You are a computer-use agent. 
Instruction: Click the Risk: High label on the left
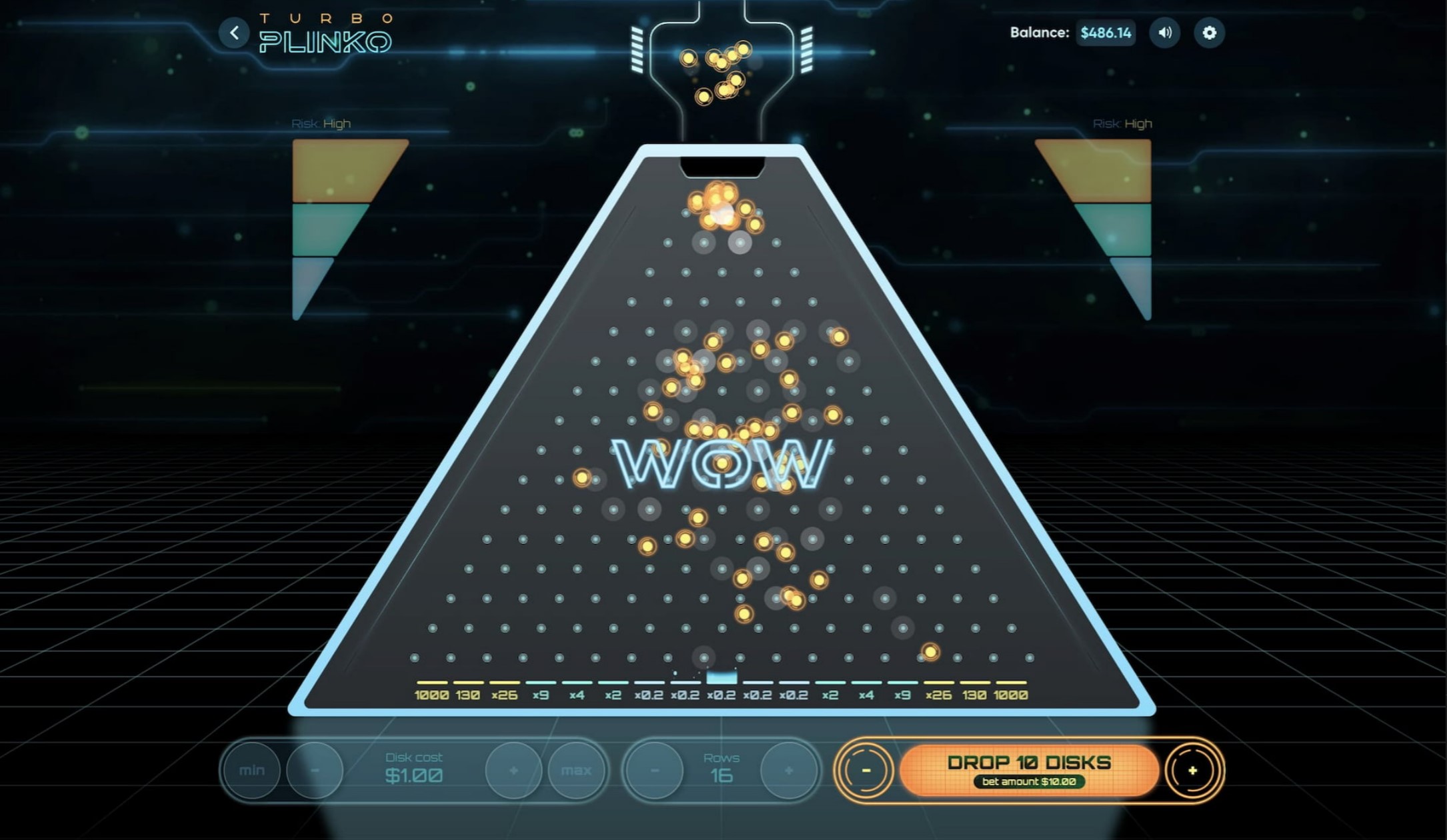320,123
